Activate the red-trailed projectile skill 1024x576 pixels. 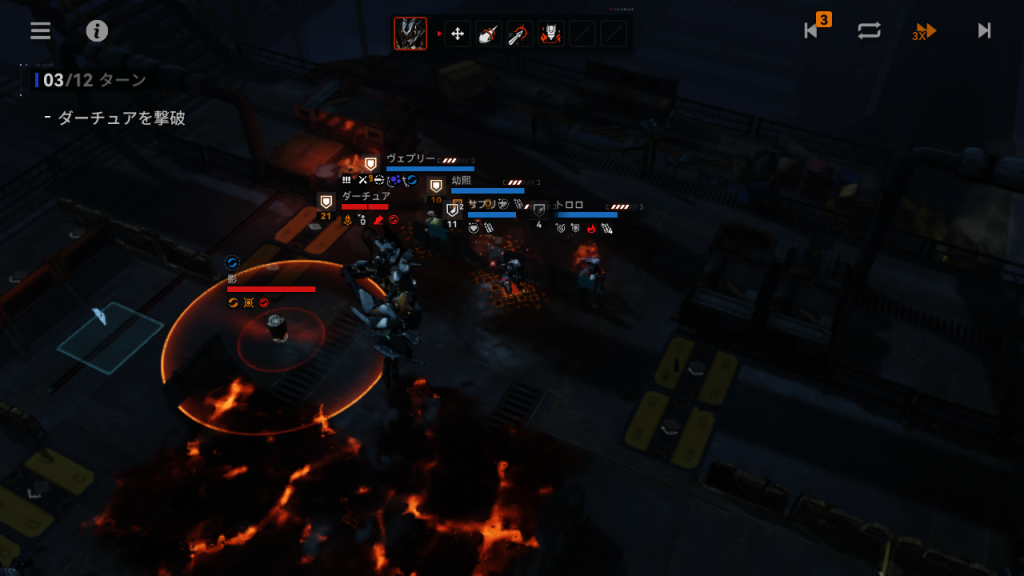[x=489, y=34]
